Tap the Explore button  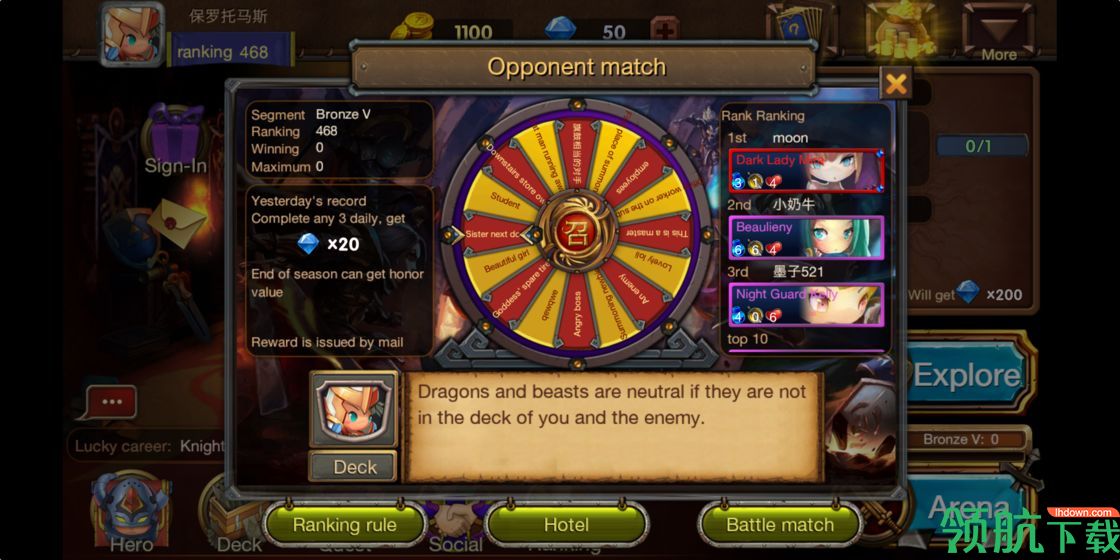pyautogui.click(x=966, y=376)
